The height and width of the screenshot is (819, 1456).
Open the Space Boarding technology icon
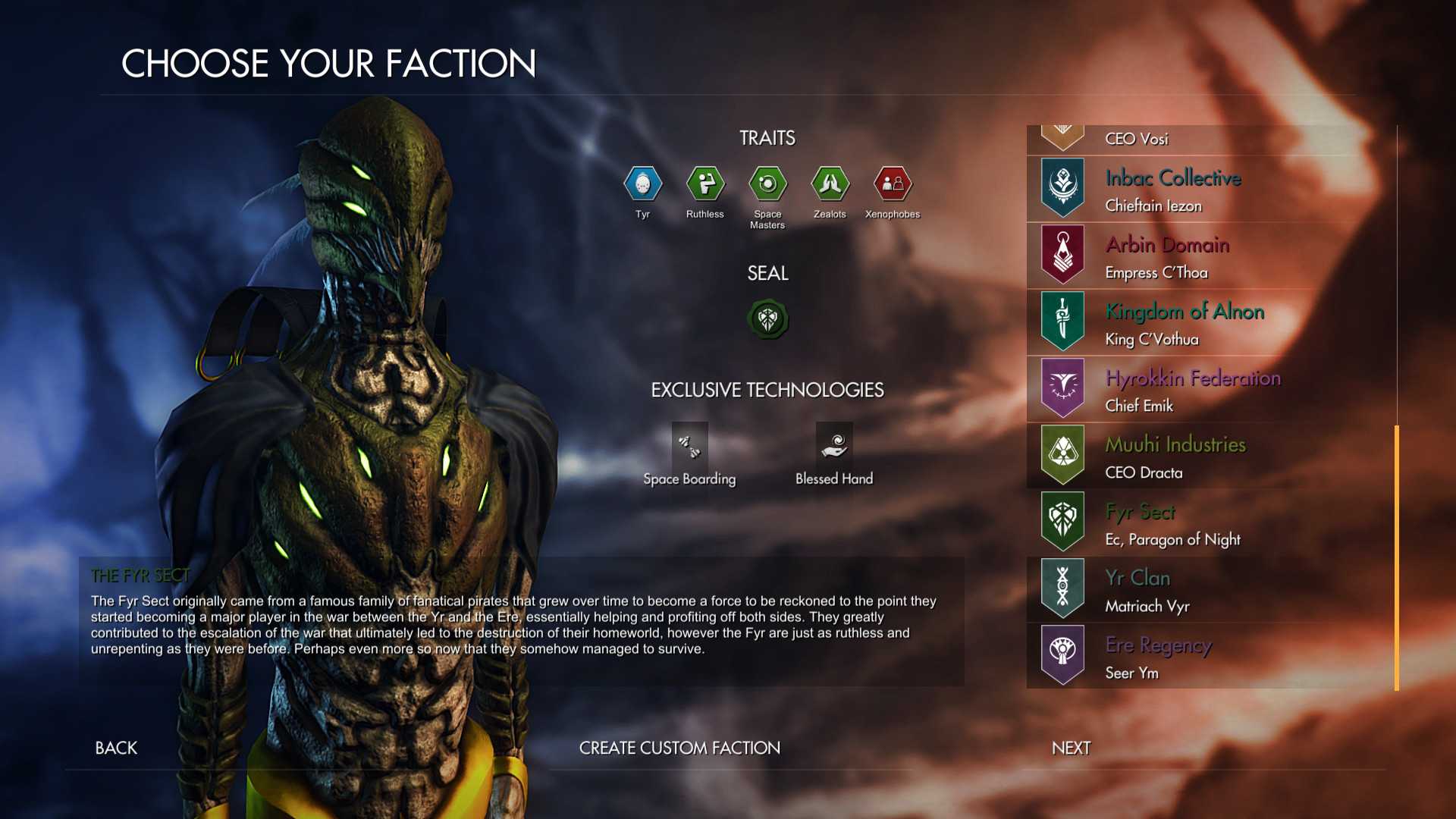(689, 447)
